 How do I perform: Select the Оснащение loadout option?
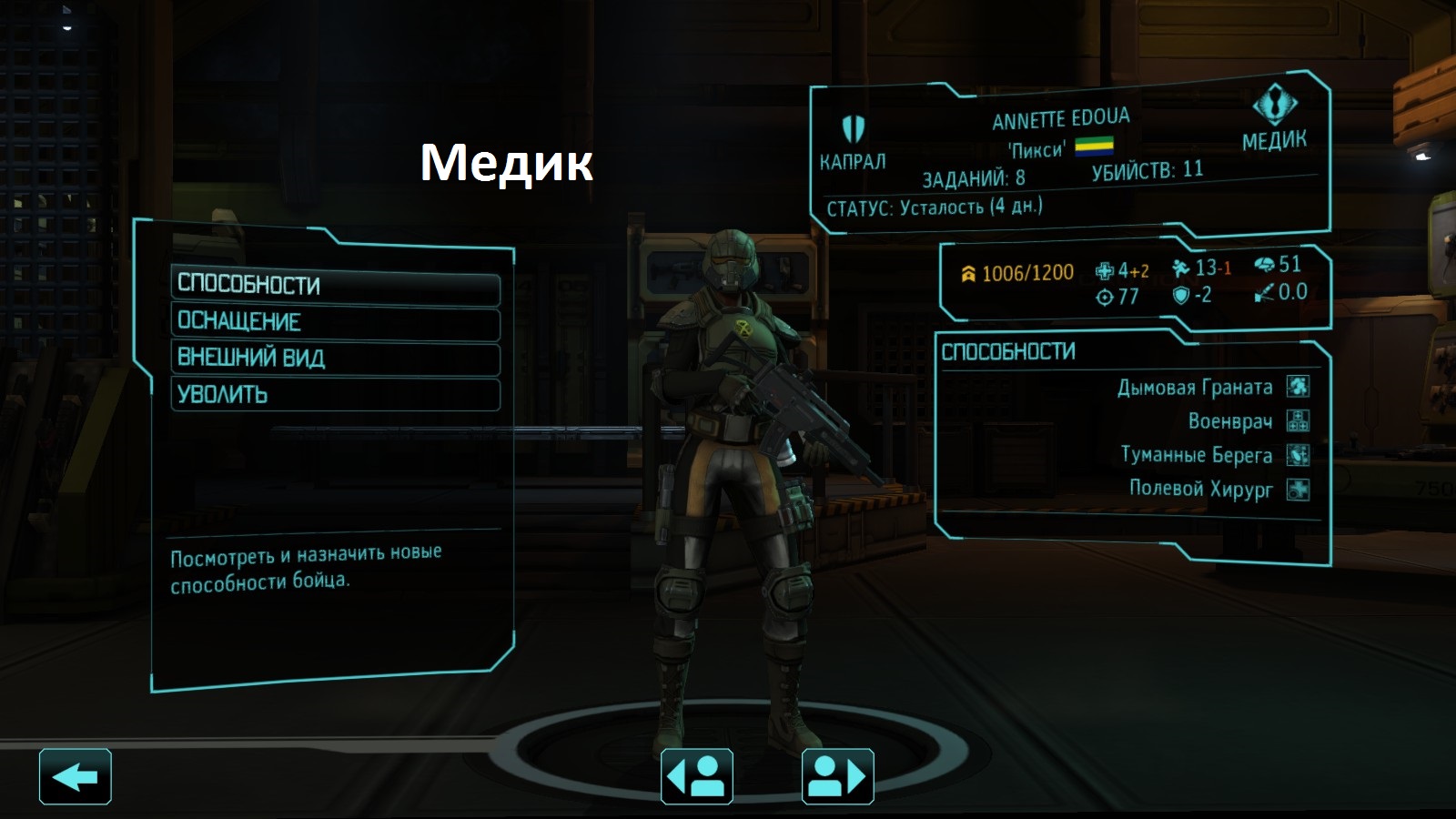coord(335,322)
